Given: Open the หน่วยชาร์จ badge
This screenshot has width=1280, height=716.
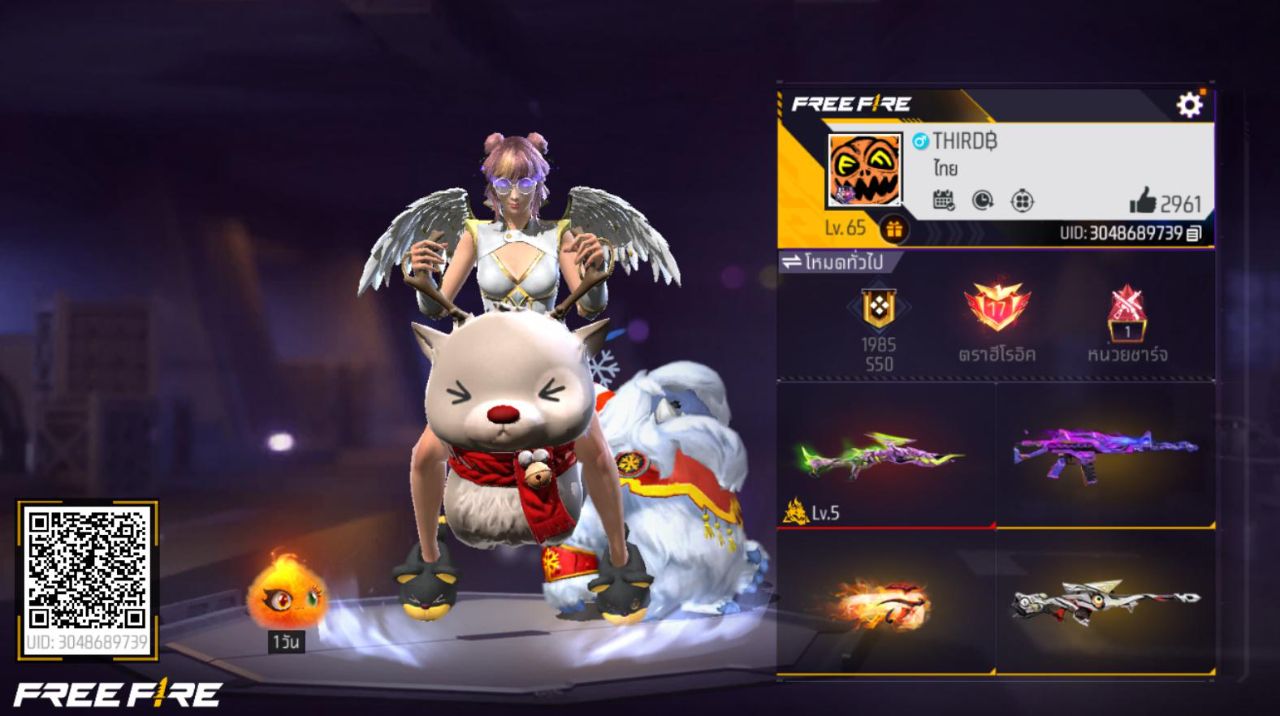Looking at the screenshot, I should (x=1127, y=312).
